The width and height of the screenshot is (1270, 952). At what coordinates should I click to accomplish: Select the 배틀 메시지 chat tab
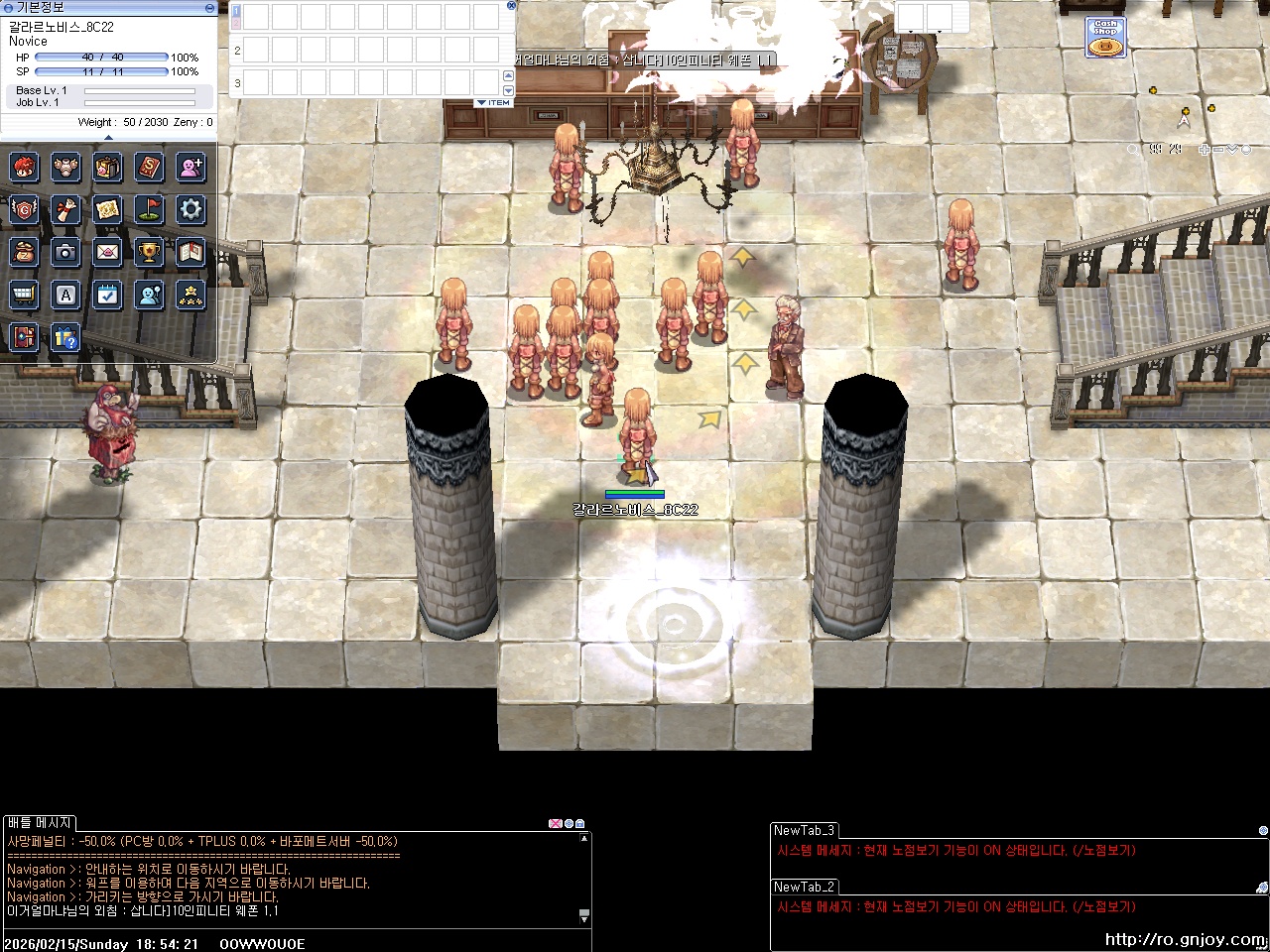(40, 823)
